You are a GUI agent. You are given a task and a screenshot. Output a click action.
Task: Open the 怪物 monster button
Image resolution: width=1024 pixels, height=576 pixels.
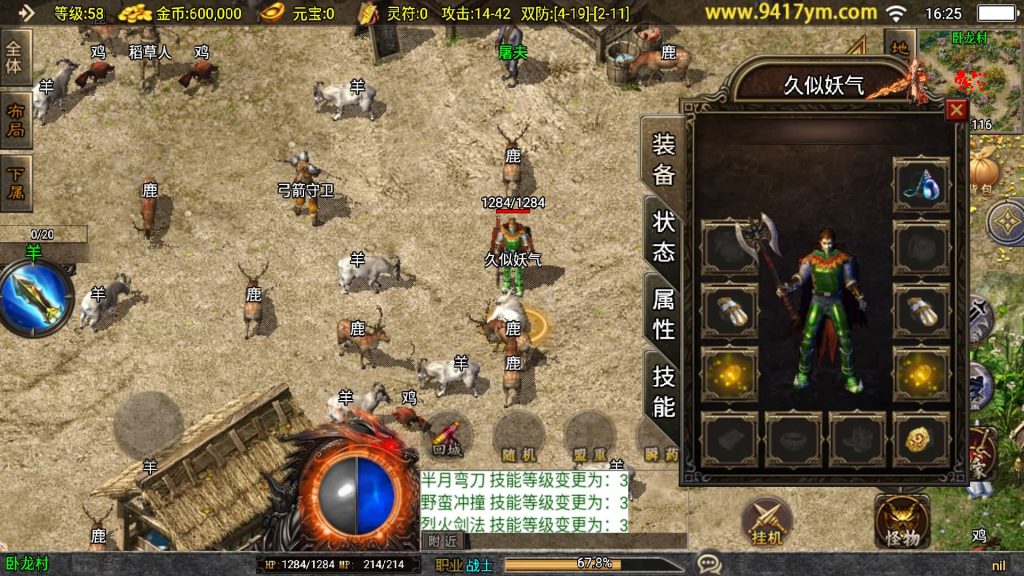tap(901, 523)
